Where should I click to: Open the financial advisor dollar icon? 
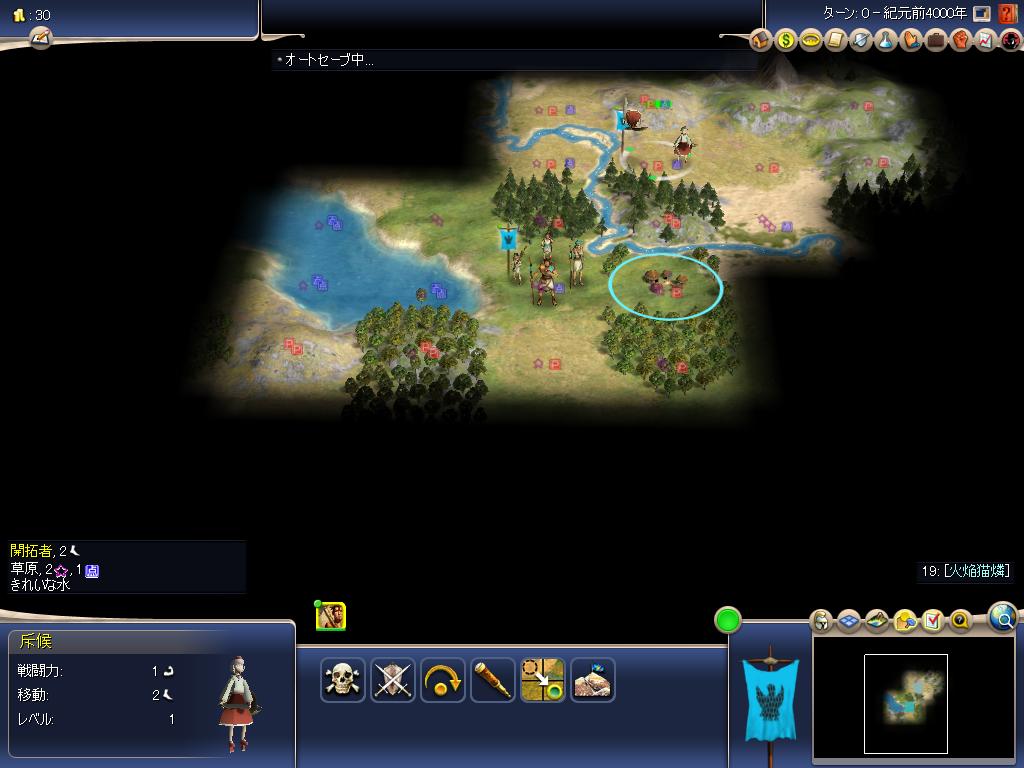coord(786,40)
